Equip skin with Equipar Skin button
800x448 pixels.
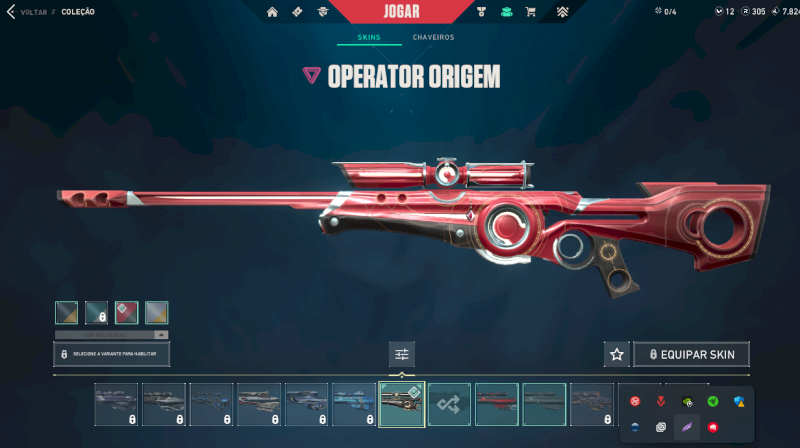[x=691, y=354]
